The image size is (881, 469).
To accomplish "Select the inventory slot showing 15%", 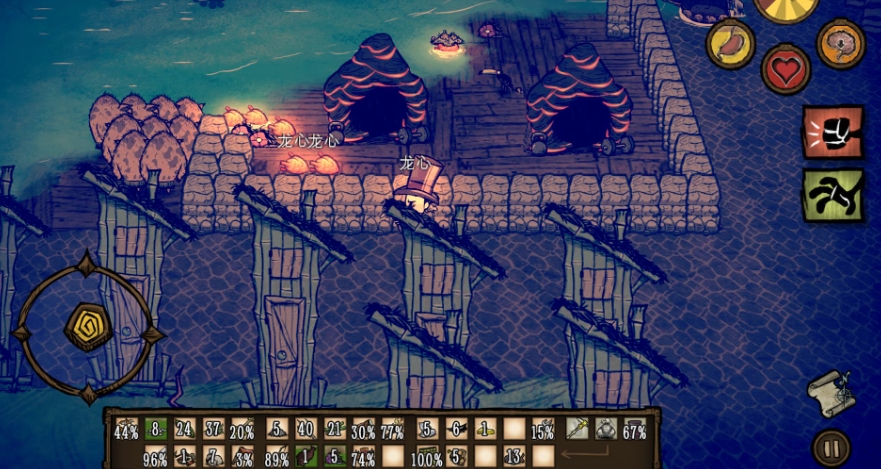I will (543, 429).
